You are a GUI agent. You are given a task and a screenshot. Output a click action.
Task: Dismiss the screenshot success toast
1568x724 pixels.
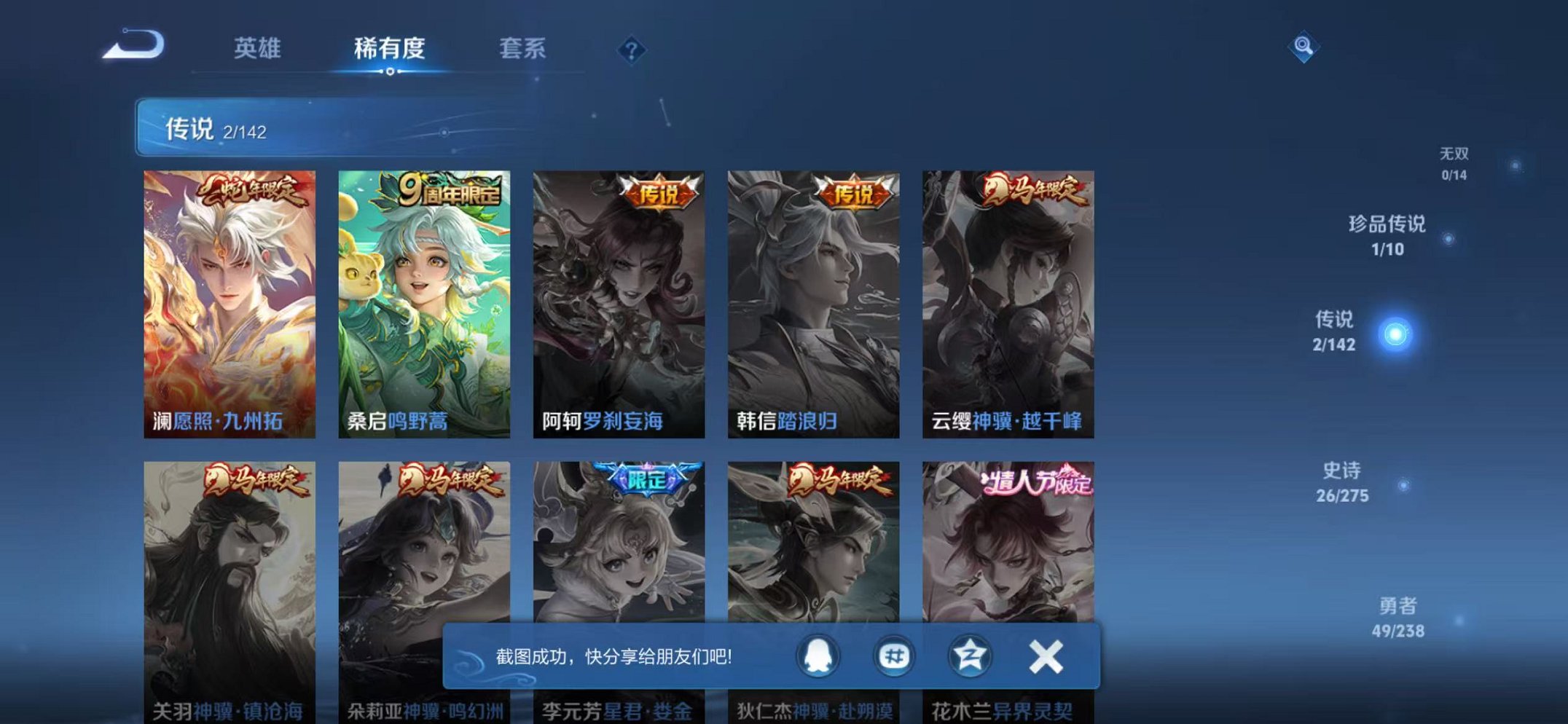[1045, 656]
